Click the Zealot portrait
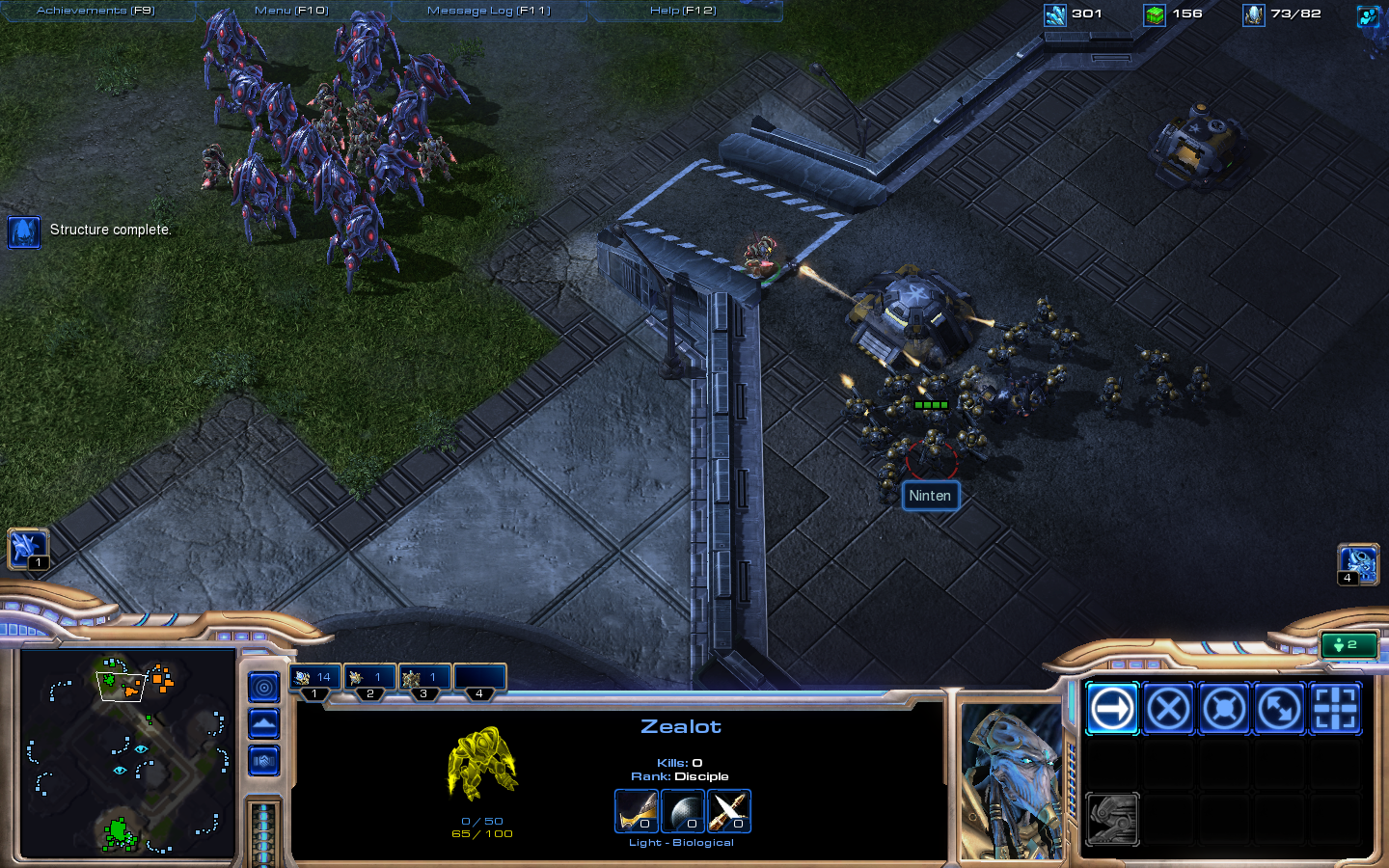 [x=1009, y=779]
